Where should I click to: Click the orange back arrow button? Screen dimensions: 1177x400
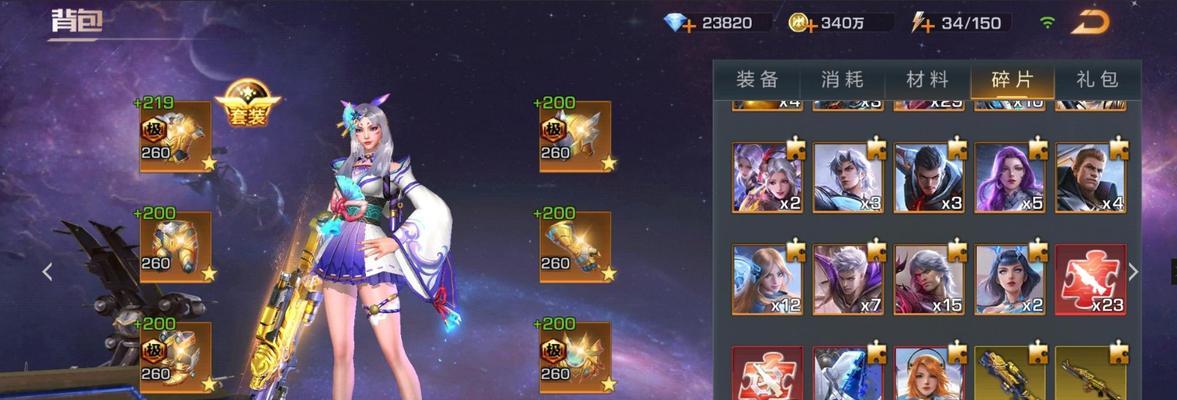click(x=1090, y=22)
